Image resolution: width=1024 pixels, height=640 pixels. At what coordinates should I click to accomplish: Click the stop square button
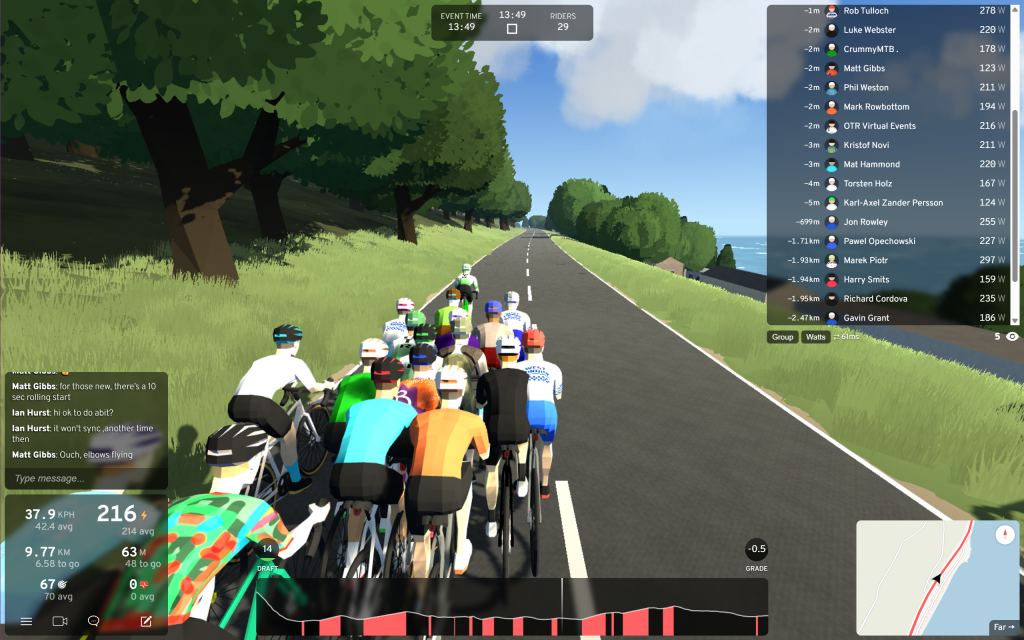click(512, 29)
